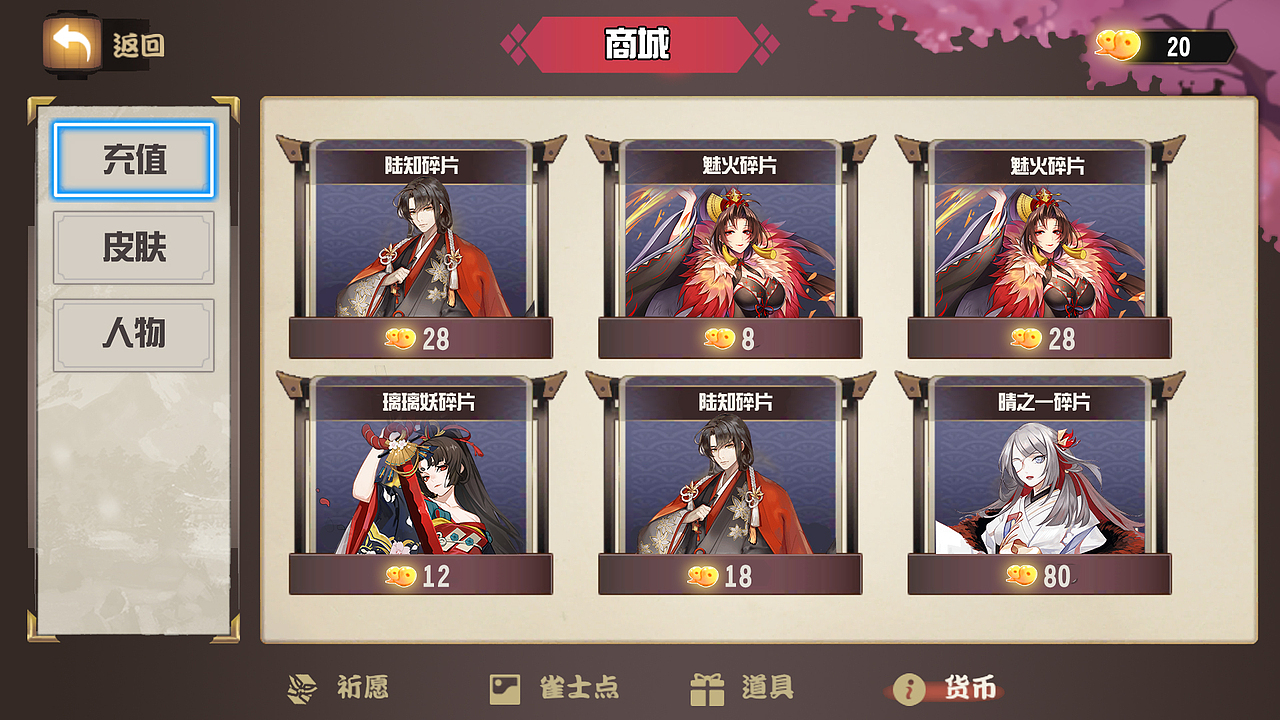The width and height of the screenshot is (1280, 720).
Task: Switch to the 皮肤 tab
Action: 133,246
